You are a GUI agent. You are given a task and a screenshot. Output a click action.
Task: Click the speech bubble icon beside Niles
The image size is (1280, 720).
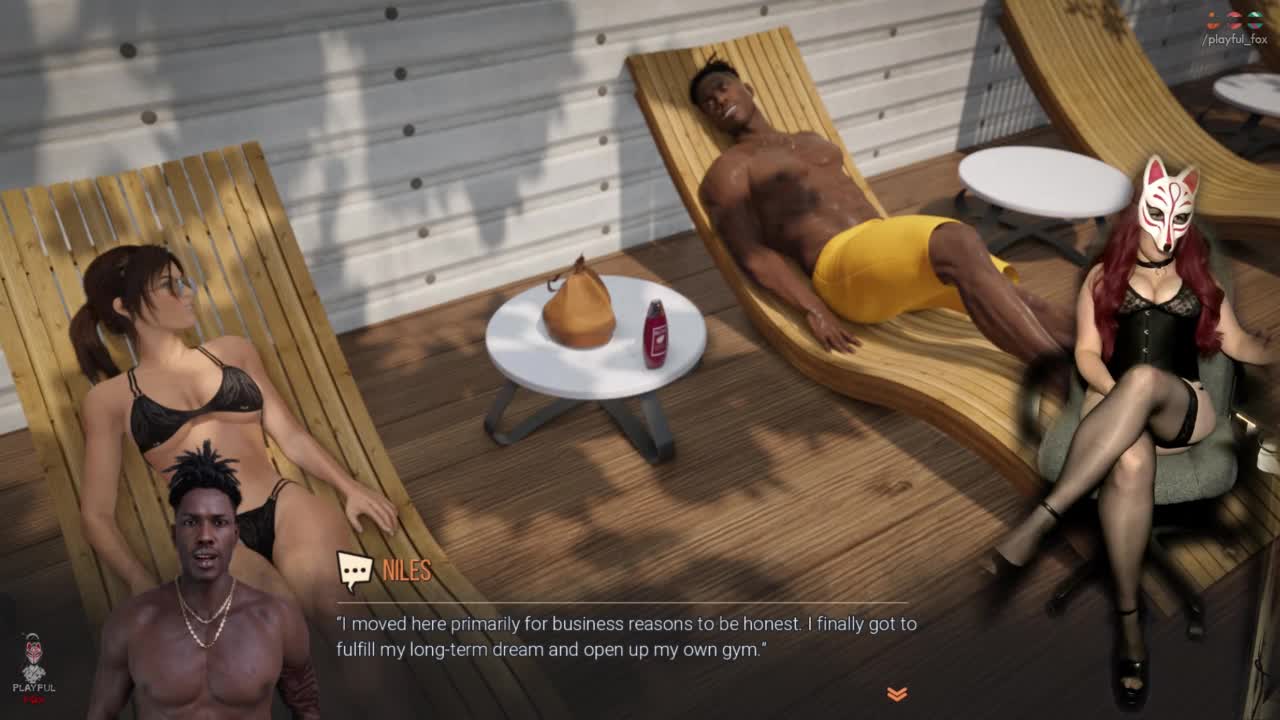tap(354, 571)
